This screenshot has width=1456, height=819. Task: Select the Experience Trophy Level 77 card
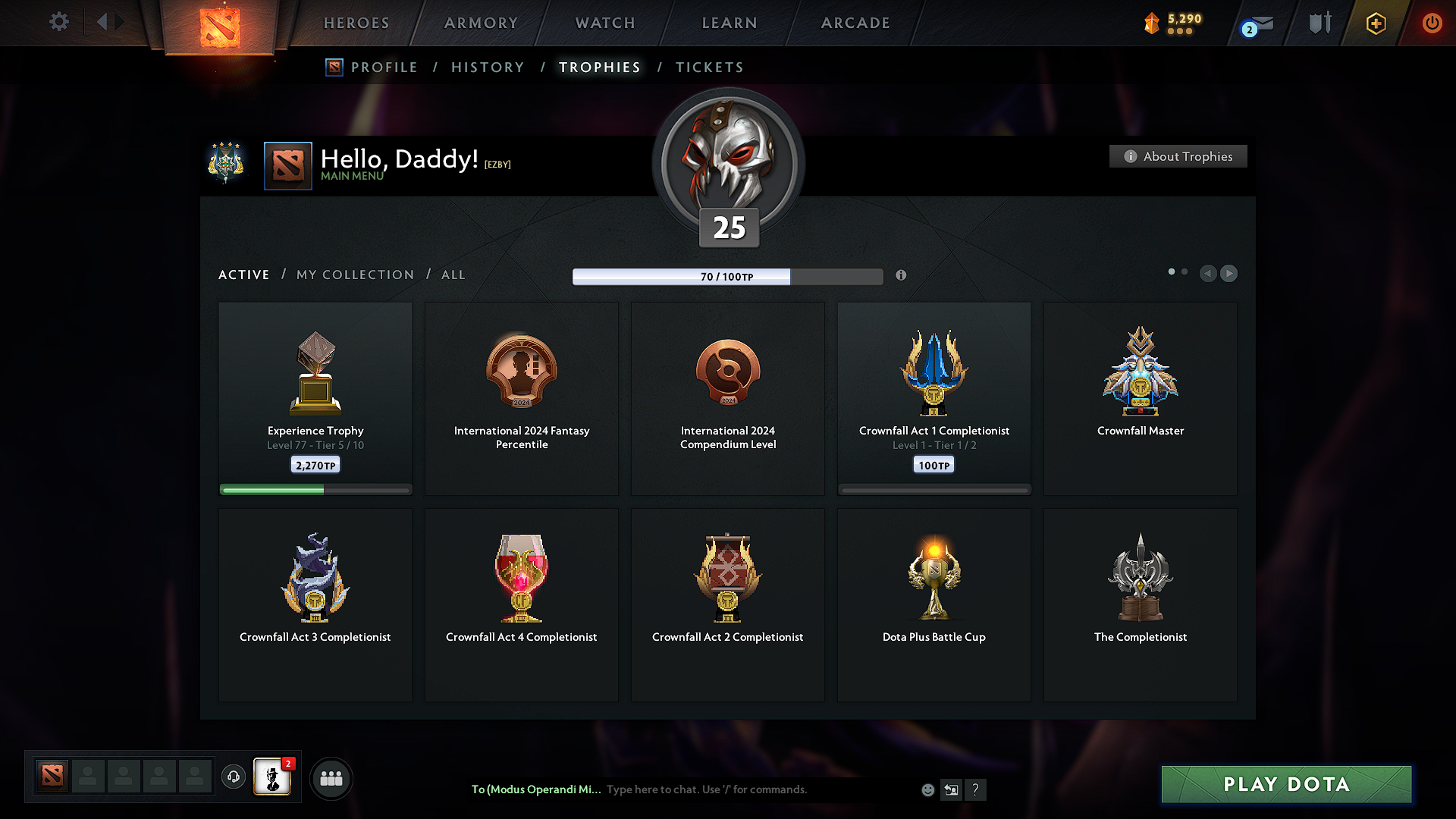coord(315,398)
